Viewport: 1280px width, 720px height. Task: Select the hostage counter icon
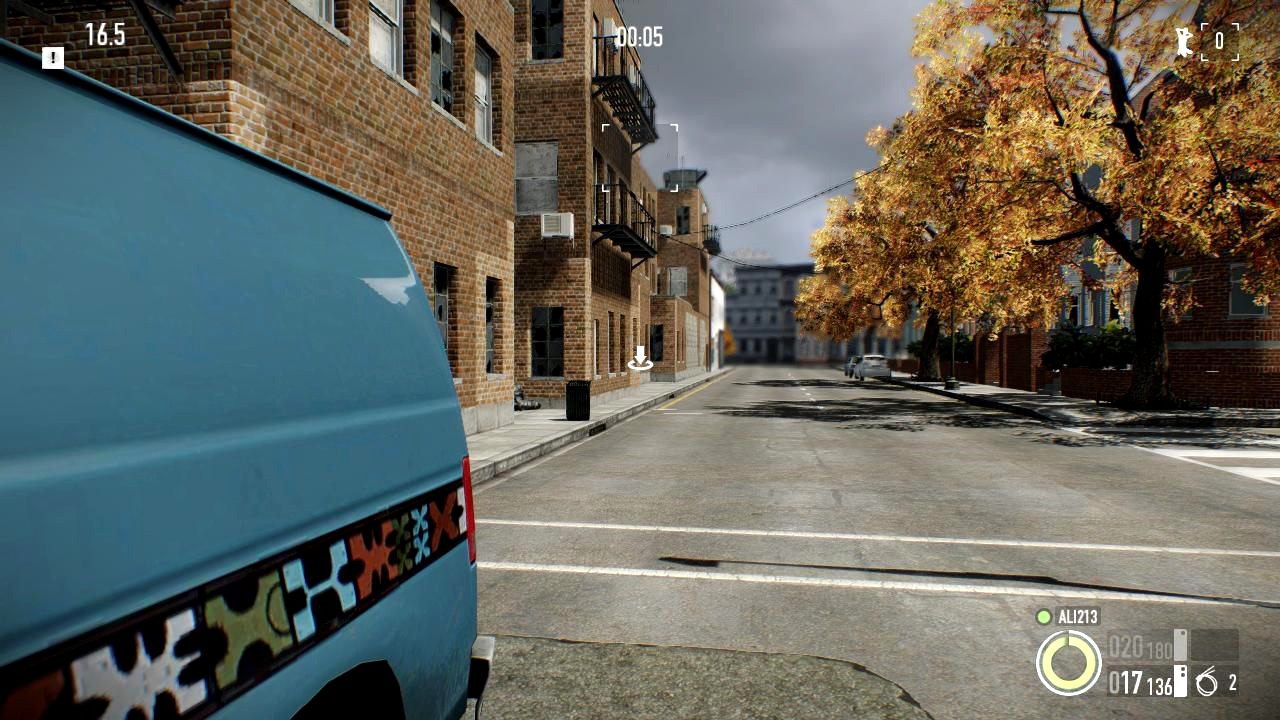click(1186, 41)
